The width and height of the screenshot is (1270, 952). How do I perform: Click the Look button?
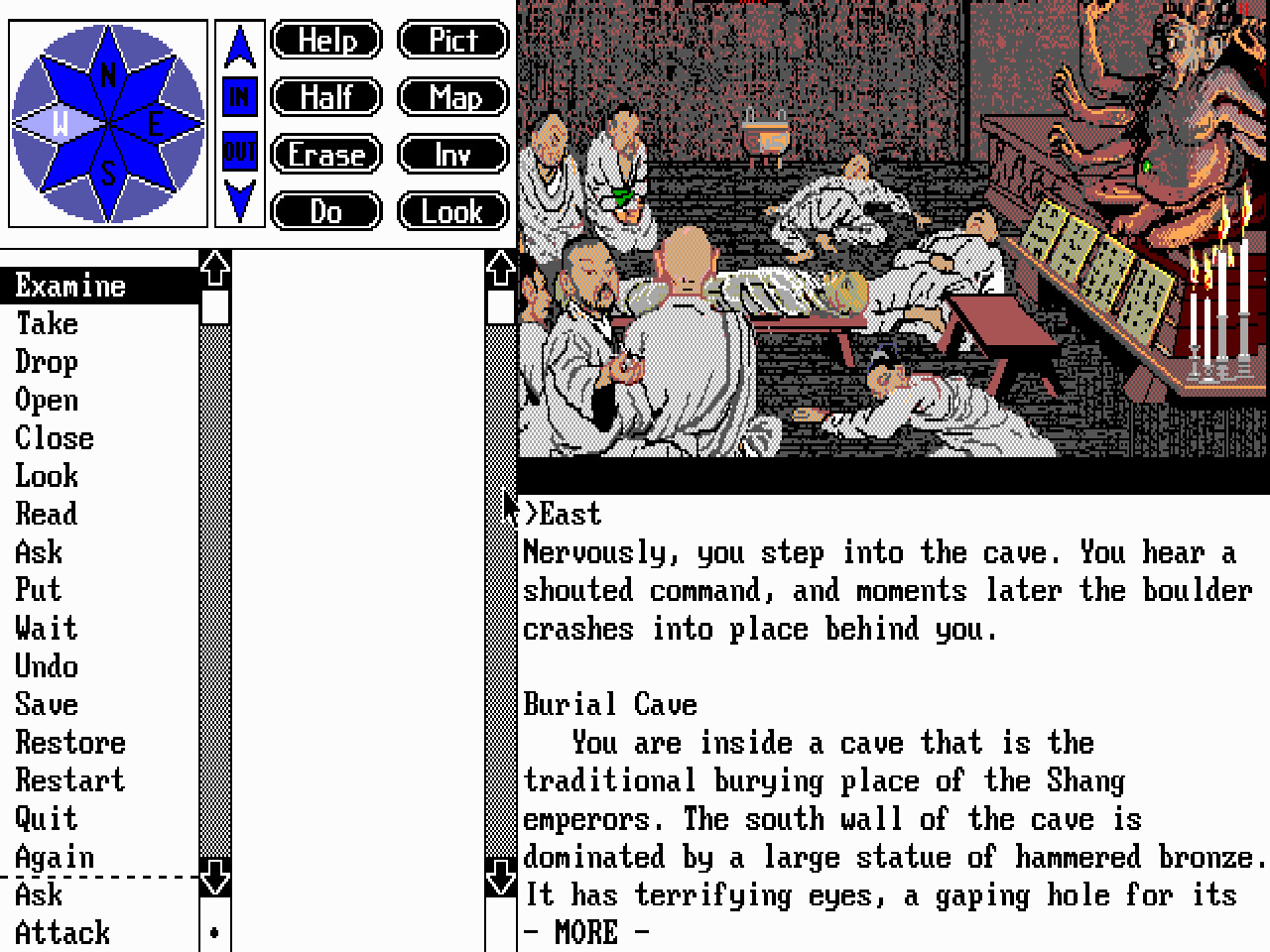(452, 211)
